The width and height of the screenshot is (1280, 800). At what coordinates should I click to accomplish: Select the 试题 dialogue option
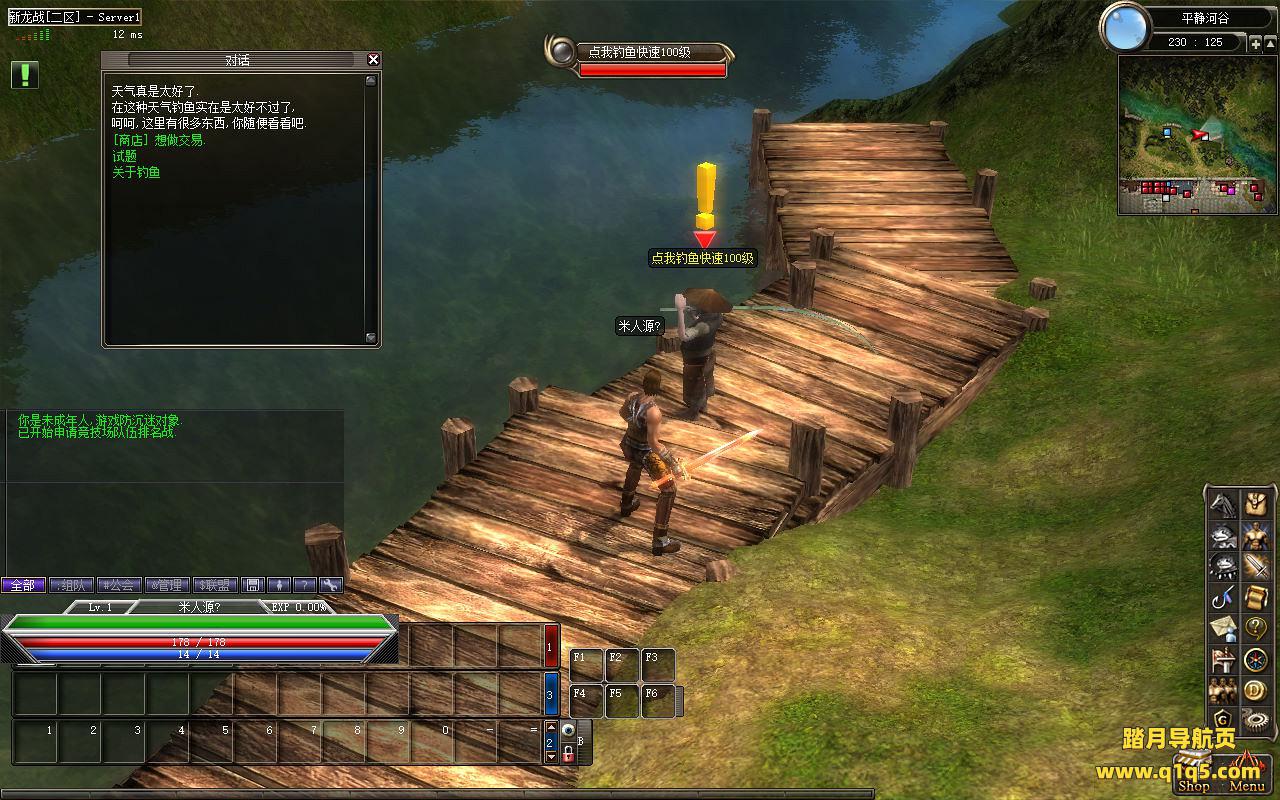coord(125,156)
